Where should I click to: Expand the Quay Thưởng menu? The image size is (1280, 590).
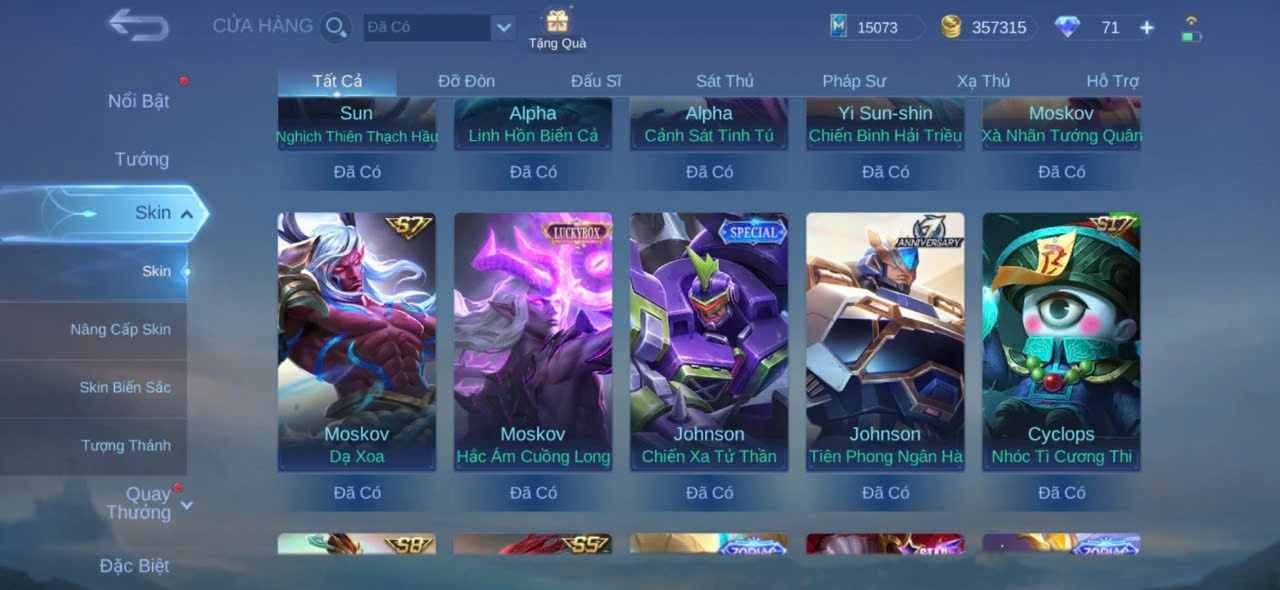pos(147,503)
